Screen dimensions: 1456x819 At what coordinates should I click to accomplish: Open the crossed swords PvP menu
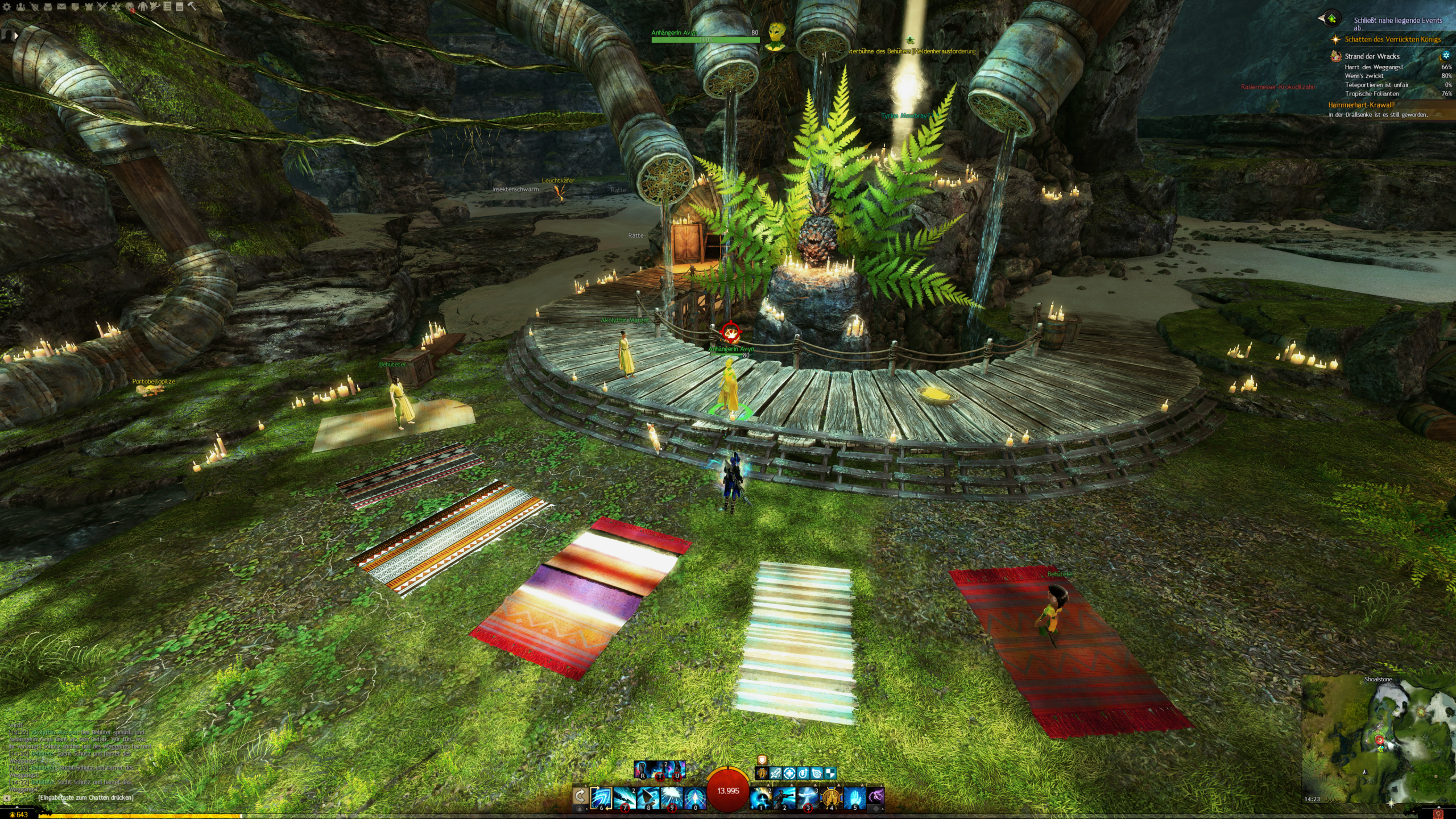(102, 7)
